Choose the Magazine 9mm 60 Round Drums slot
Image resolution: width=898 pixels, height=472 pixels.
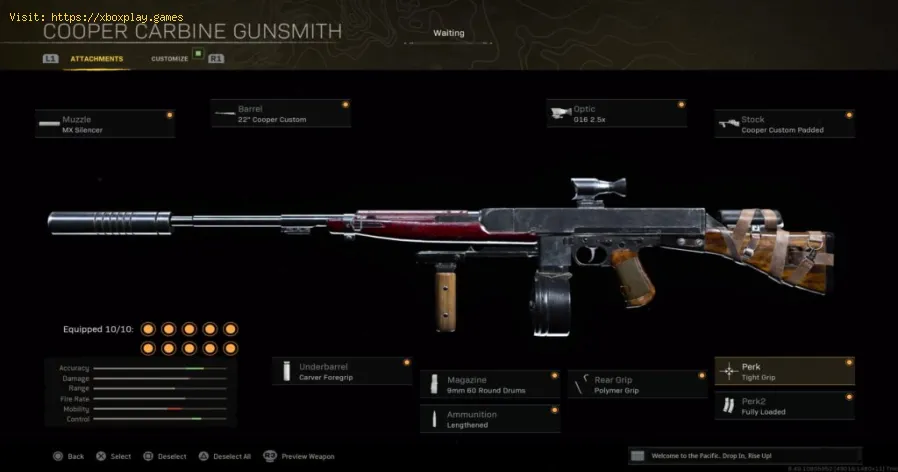coord(490,384)
